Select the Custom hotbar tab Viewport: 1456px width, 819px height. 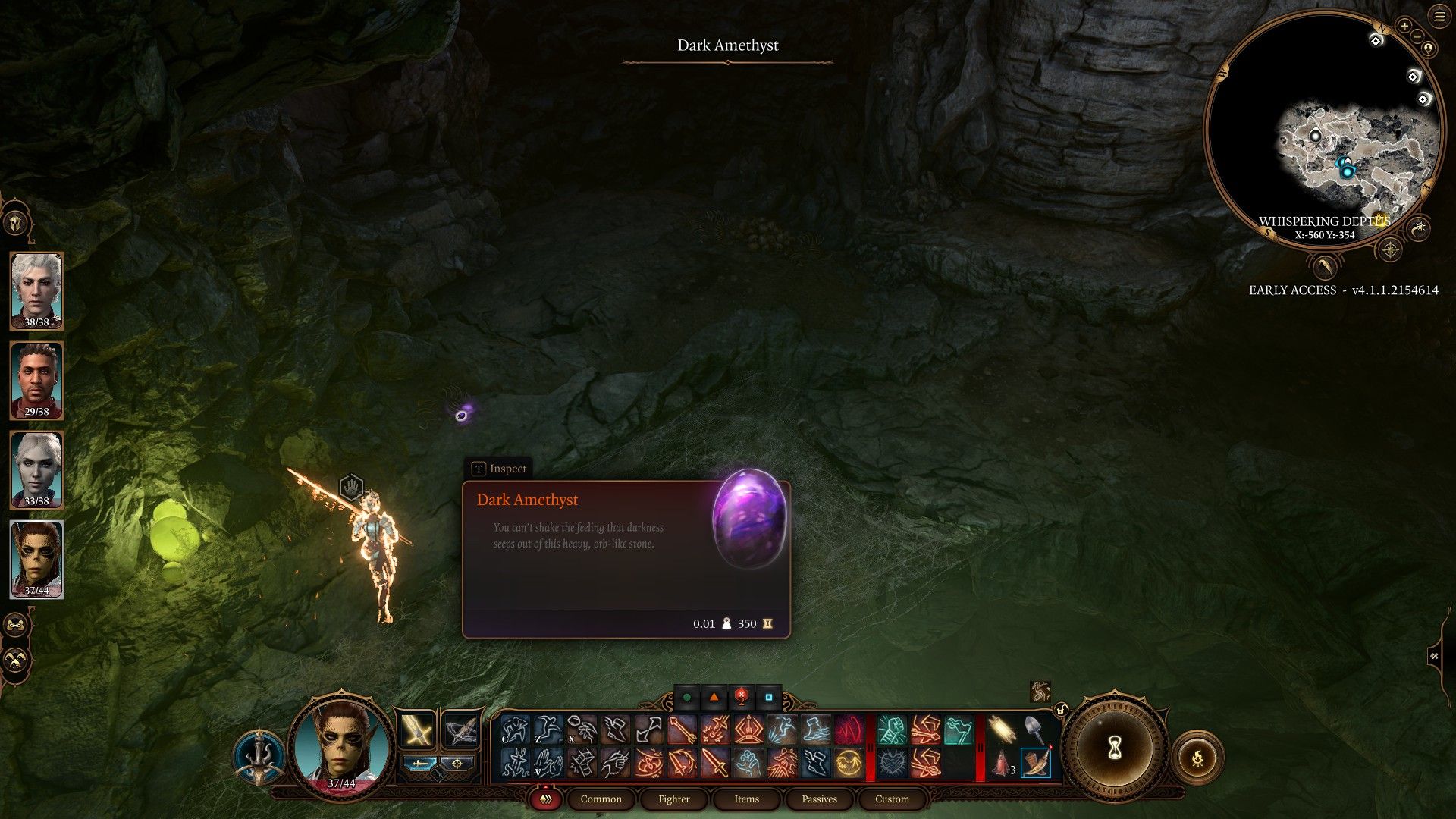tap(892, 799)
